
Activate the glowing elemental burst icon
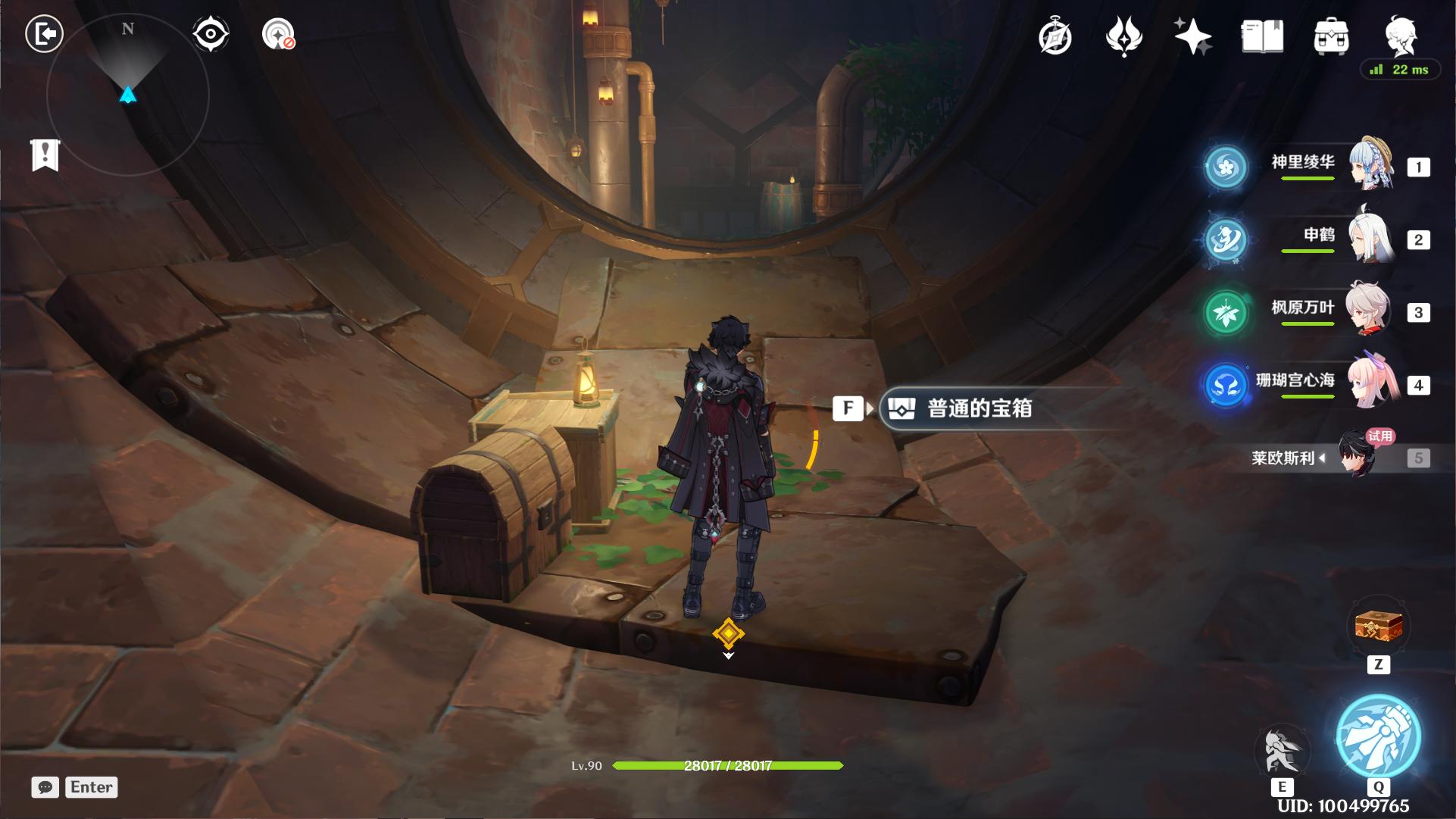pyautogui.click(x=1378, y=736)
